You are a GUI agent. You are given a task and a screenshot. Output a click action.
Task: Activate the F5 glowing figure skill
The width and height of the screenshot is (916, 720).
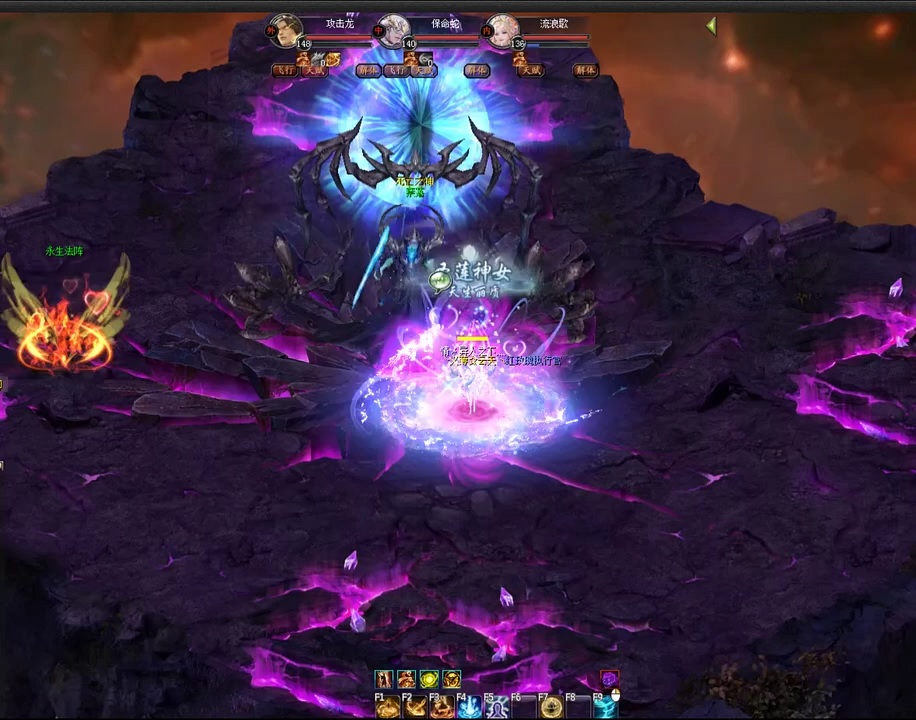point(497,708)
